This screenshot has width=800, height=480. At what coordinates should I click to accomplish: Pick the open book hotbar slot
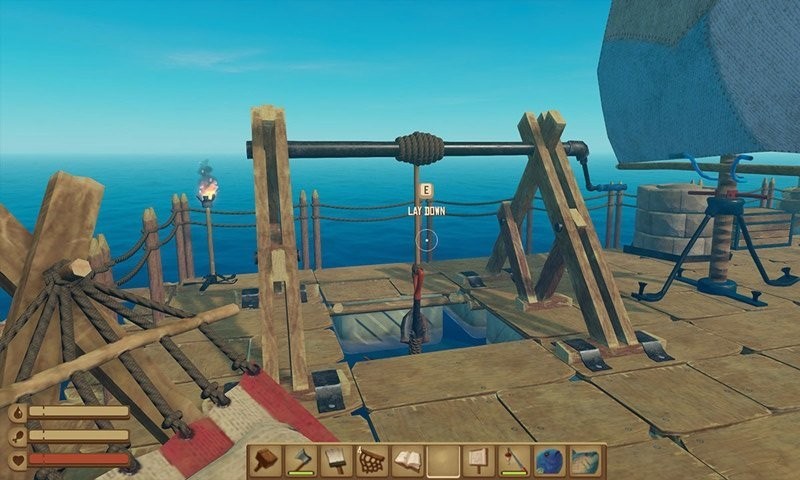tap(407, 461)
